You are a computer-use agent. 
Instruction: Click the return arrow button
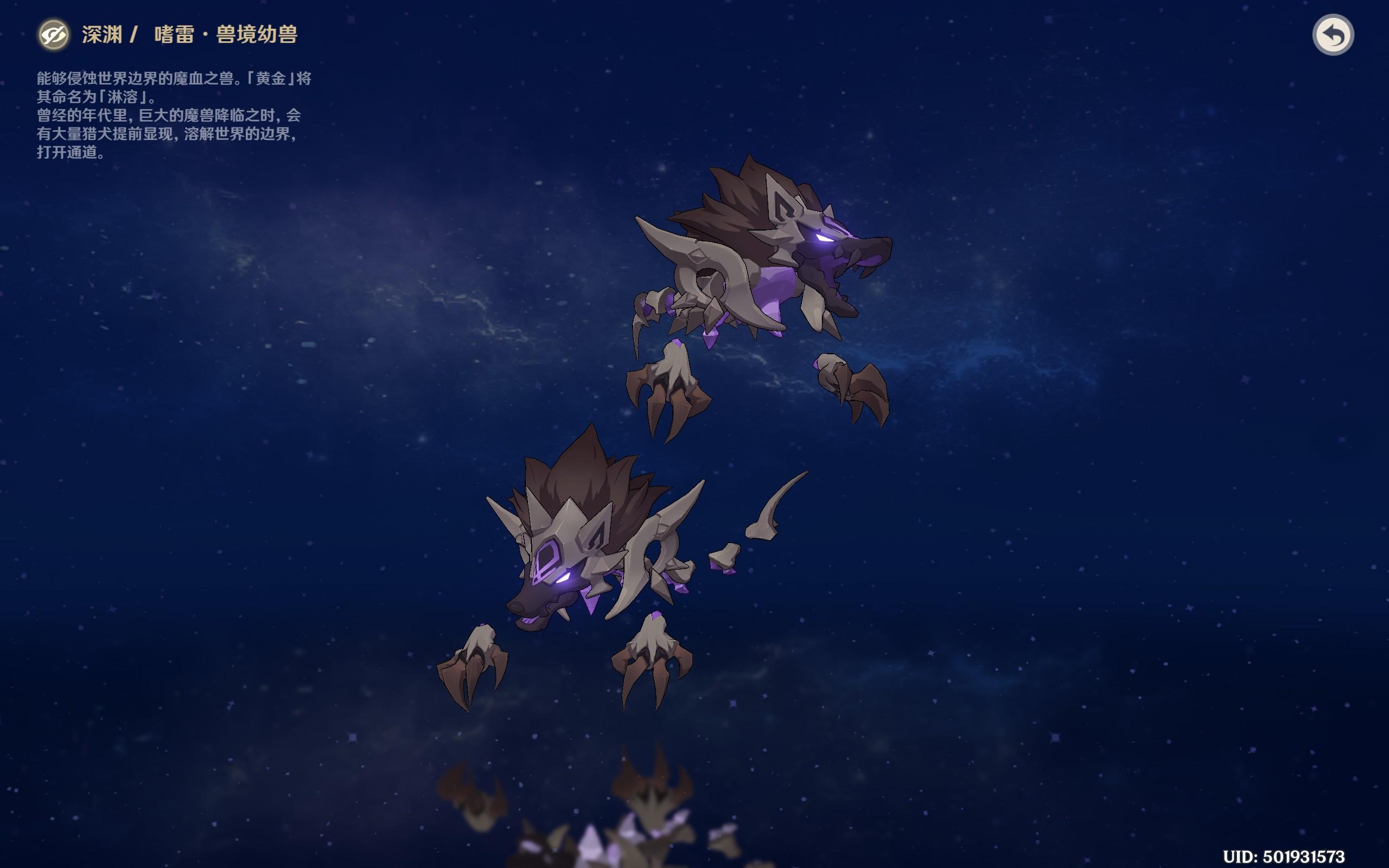point(1333,35)
